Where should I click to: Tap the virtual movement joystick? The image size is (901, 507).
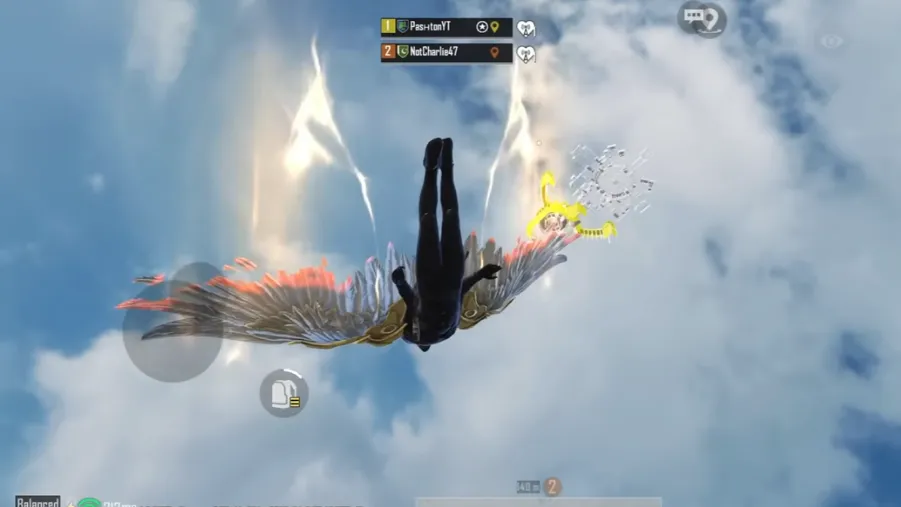(172, 322)
